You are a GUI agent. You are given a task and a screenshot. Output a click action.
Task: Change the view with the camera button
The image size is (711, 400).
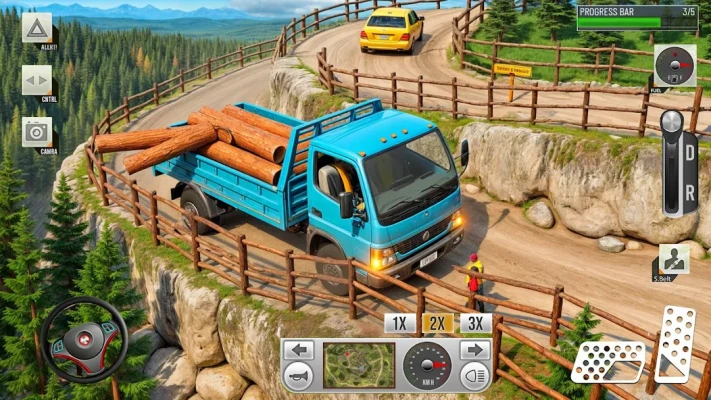click(37, 131)
